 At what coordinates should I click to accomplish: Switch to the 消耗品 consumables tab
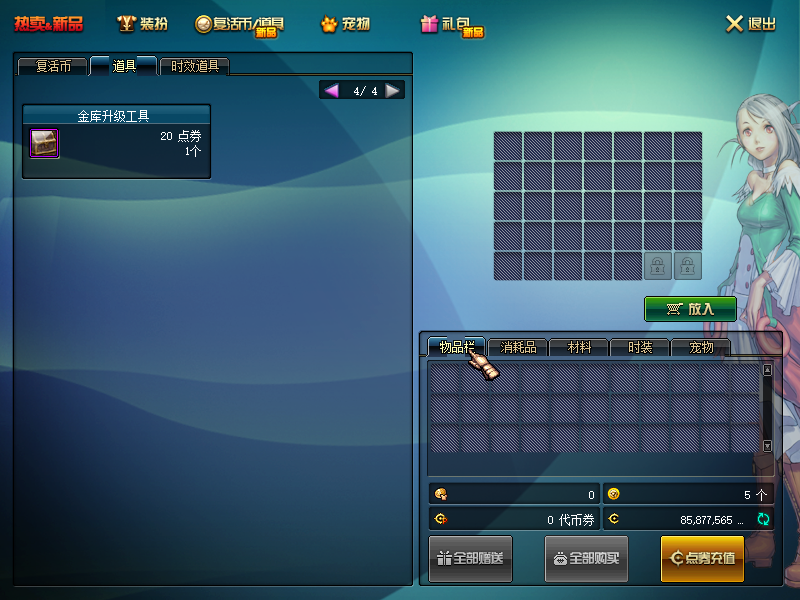pos(518,348)
